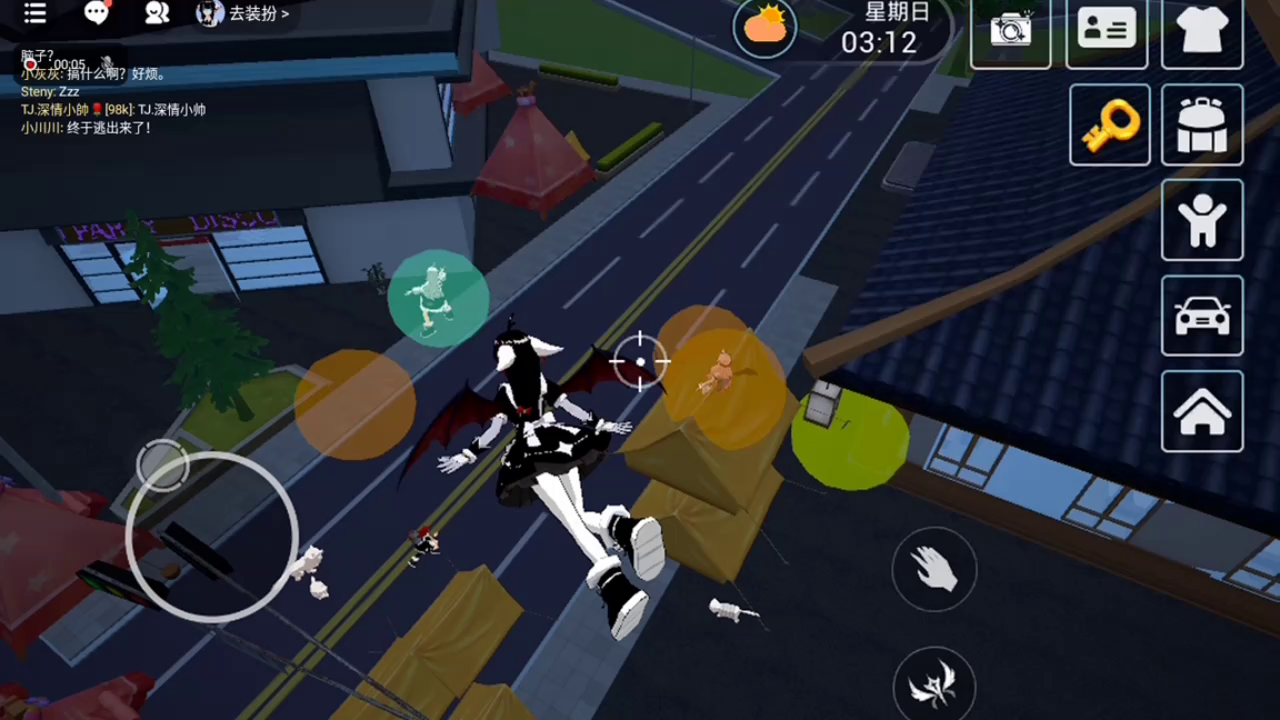Open the t-shirt clothing menu

[x=1202, y=30]
